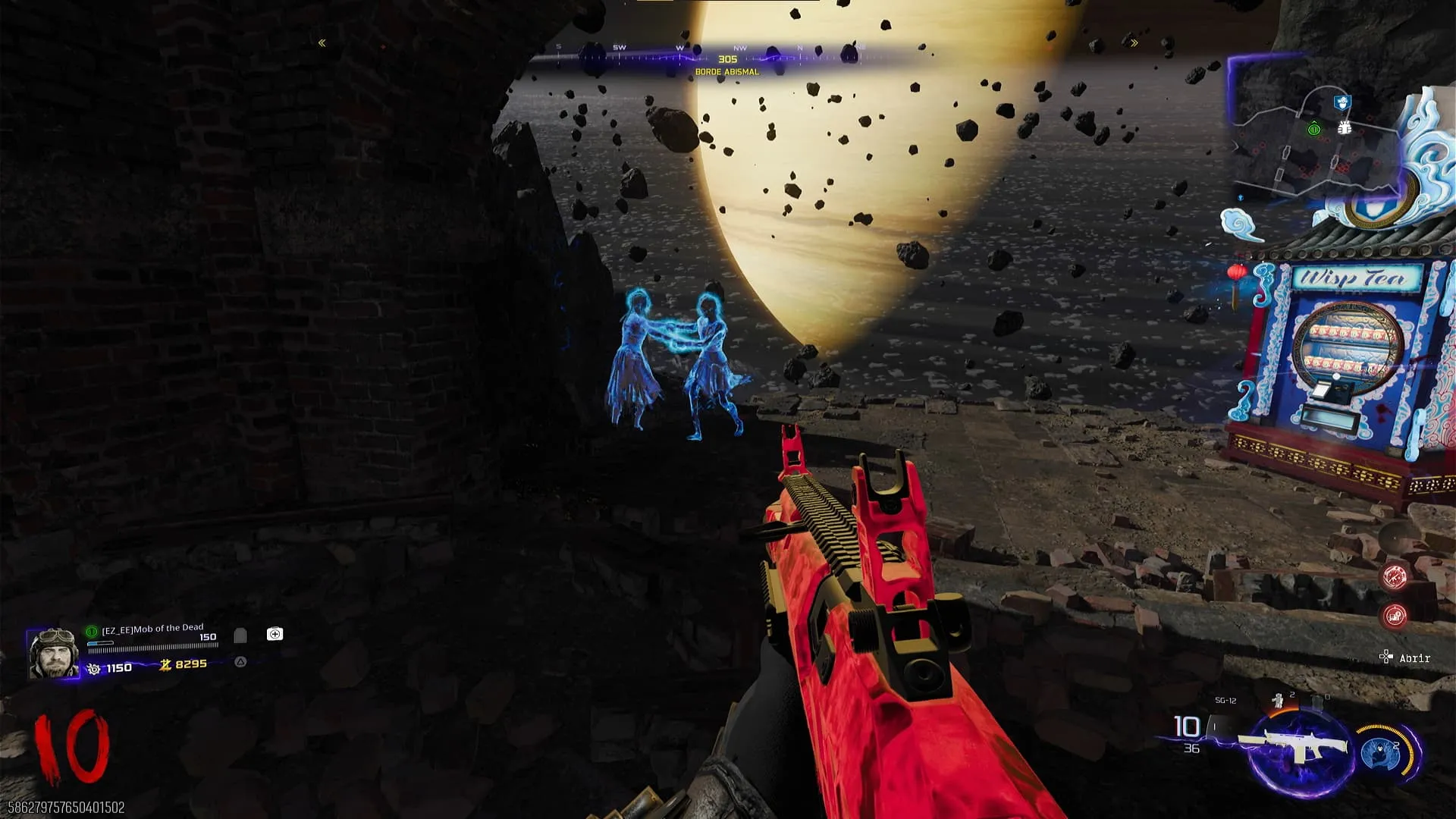
Task: Select the self-revive medkit icon
Action: [275, 634]
